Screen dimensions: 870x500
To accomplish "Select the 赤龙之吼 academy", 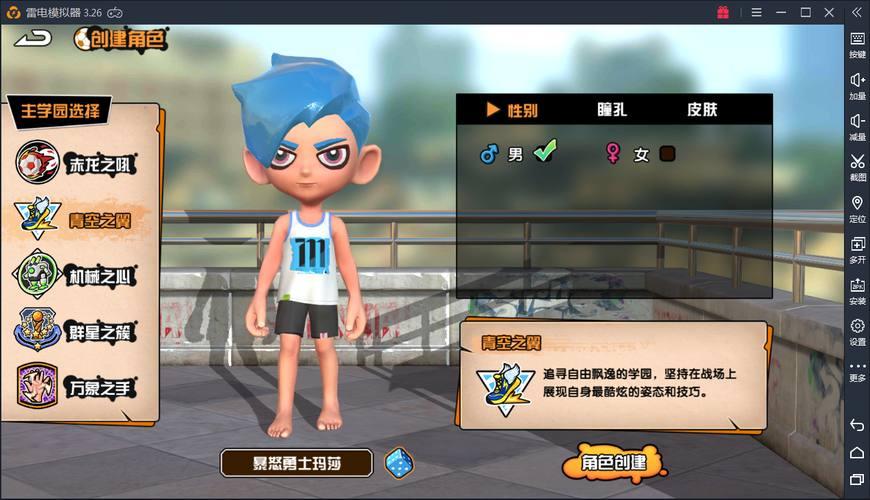I will [76, 164].
